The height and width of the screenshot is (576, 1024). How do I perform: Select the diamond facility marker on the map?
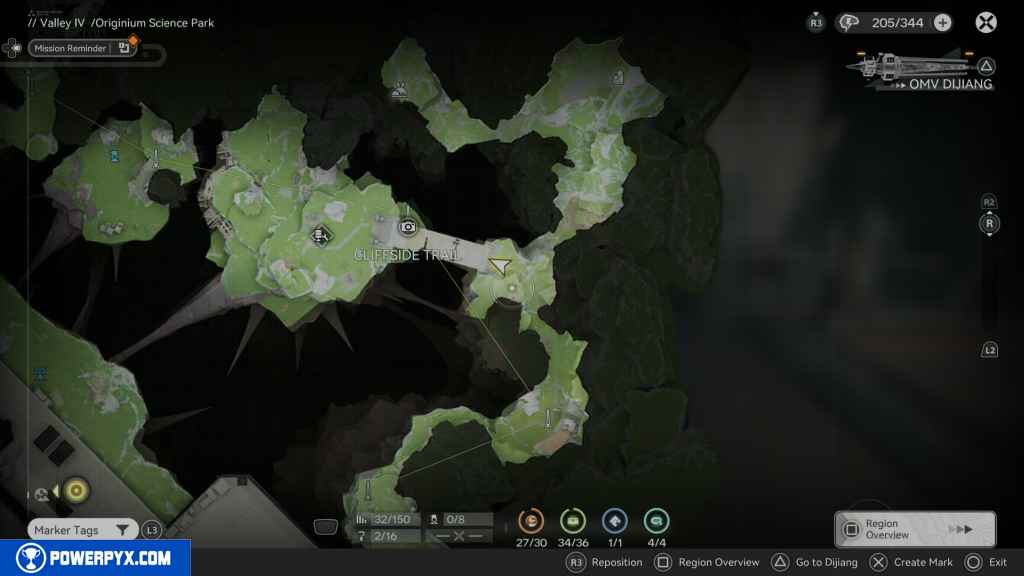[319, 236]
